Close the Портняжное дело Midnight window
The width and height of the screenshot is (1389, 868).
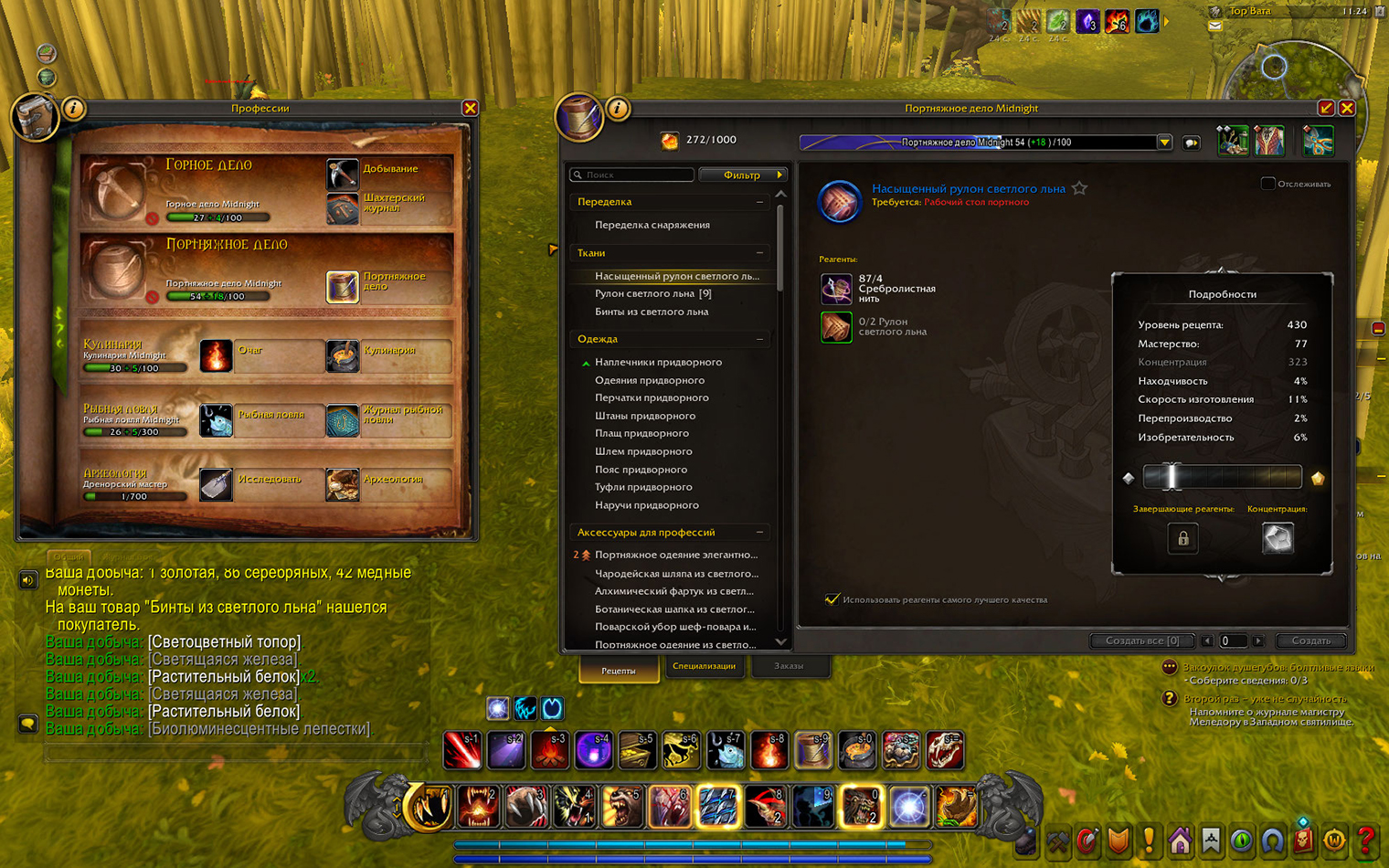tap(1346, 109)
